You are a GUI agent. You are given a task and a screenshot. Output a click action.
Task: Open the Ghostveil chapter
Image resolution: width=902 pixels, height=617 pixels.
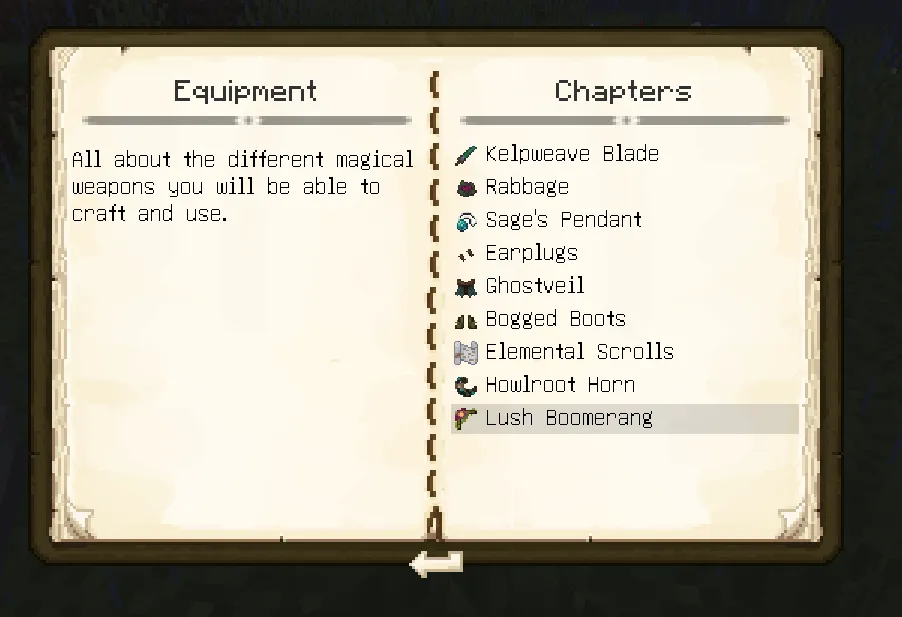(535, 286)
